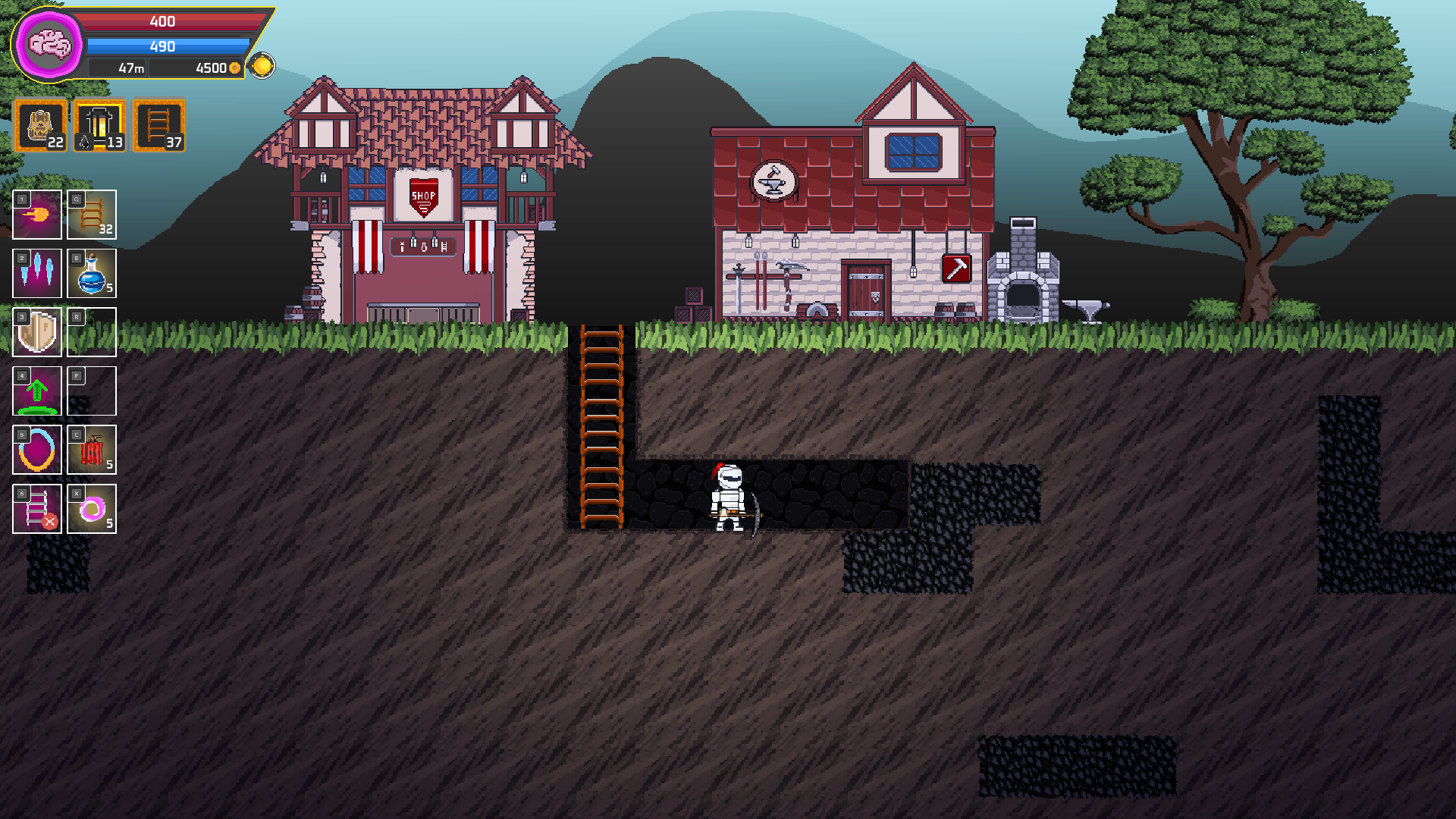Place a ladder from the hotbar slot
The image size is (1456, 819).
coord(92,215)
